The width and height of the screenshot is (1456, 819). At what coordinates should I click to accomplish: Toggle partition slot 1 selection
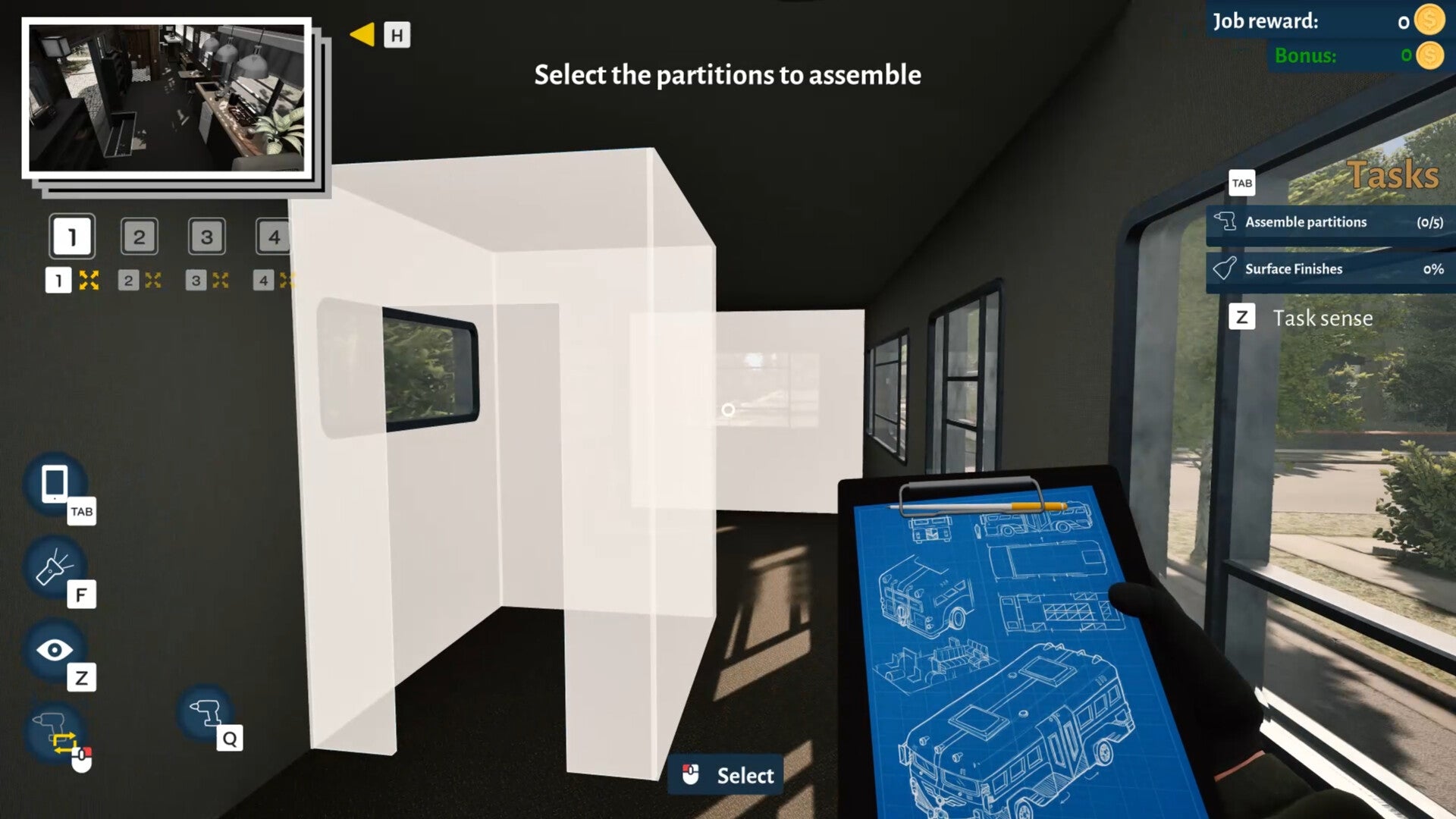[x=72, y=236]
